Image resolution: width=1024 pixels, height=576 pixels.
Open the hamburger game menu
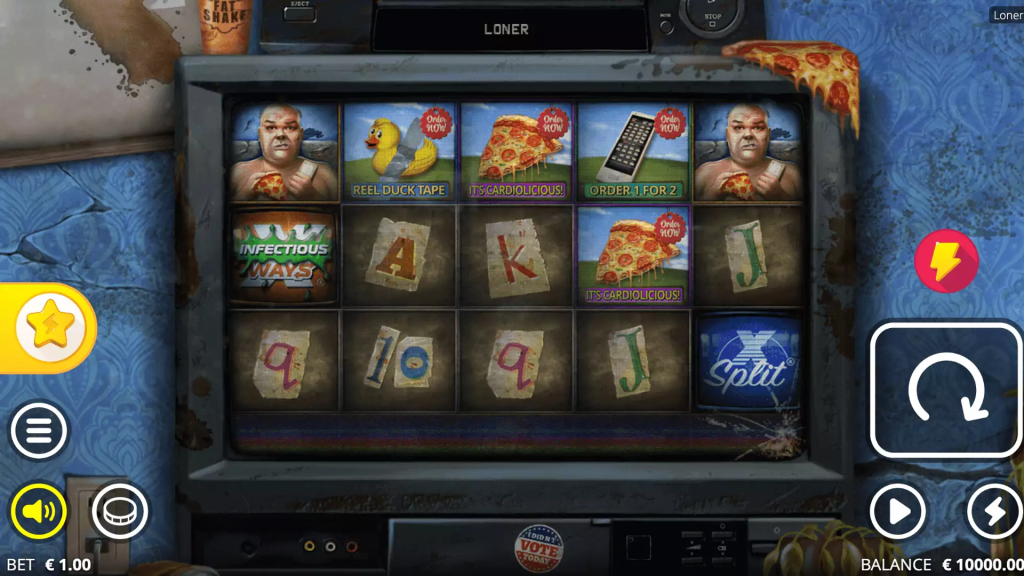coord(39,432)
